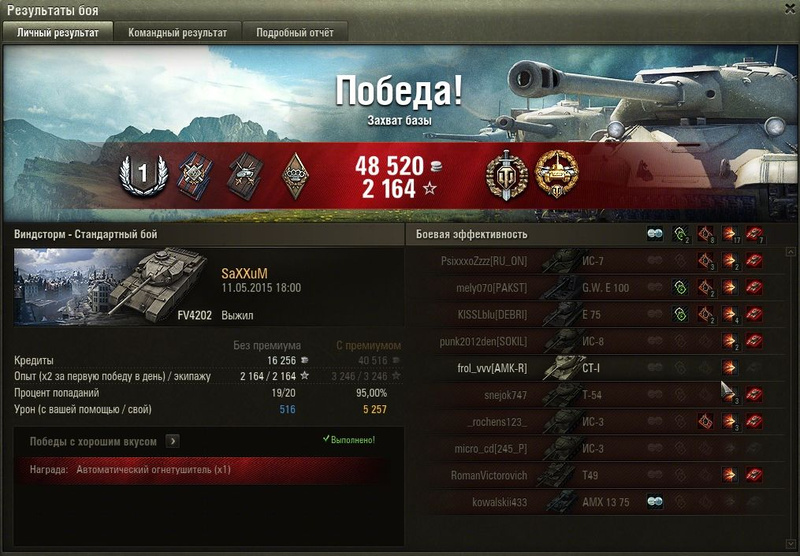Expand the Победы с хорошим вкусом mission
The image size is (800, 556).
[172, 440]
